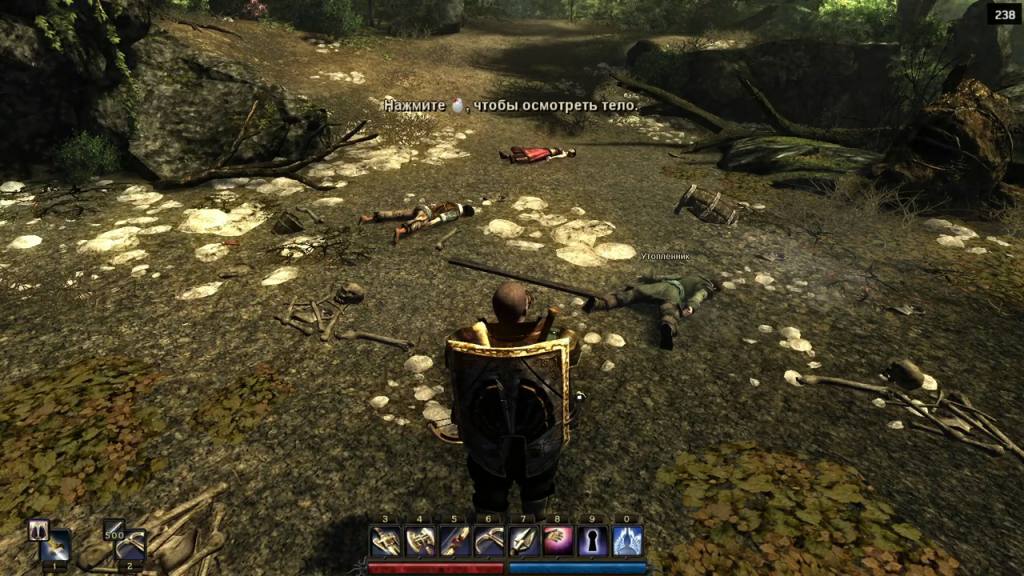Click the twin shields icon above slot 1

pos(39,528)
